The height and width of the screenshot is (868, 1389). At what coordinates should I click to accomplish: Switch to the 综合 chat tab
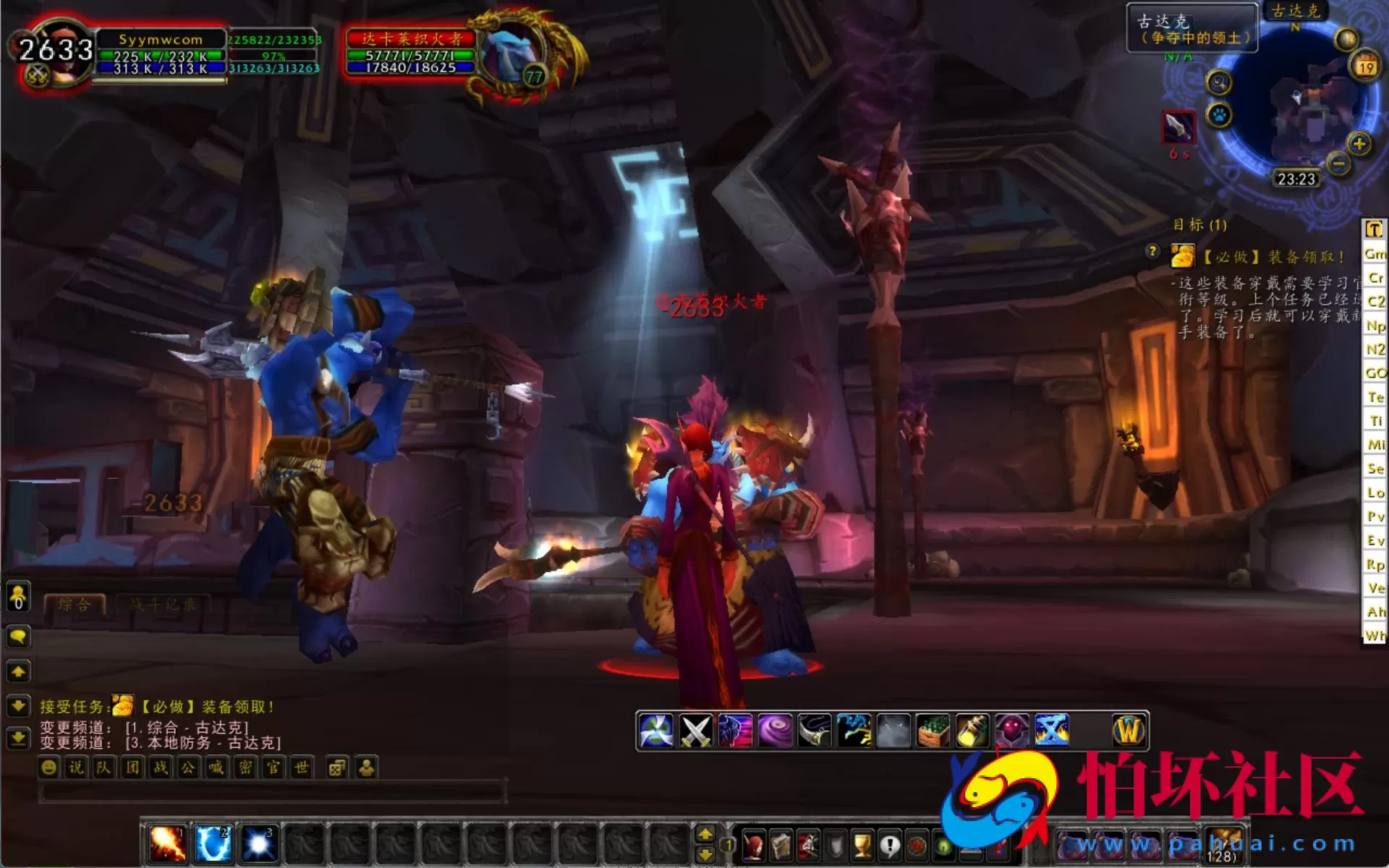pos(75,604)
